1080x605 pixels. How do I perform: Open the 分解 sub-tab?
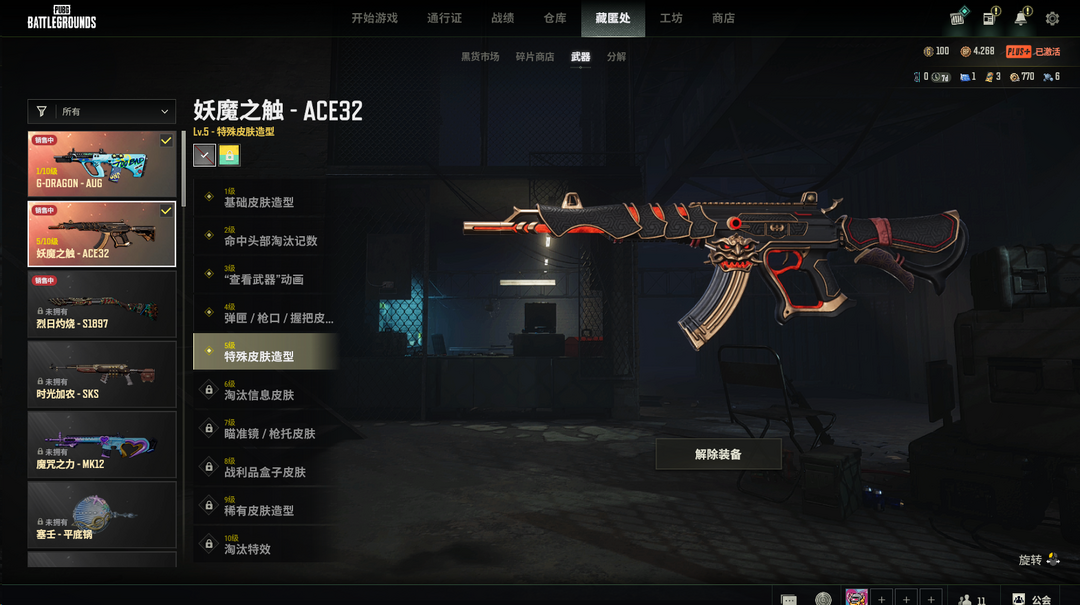(x=616, y=57)
